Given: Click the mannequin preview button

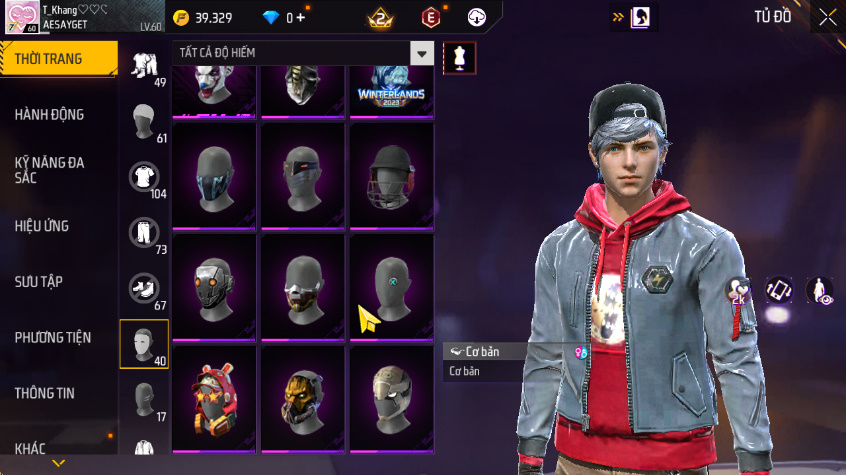Looking at the screenshot, I should (x=460, y=57).
